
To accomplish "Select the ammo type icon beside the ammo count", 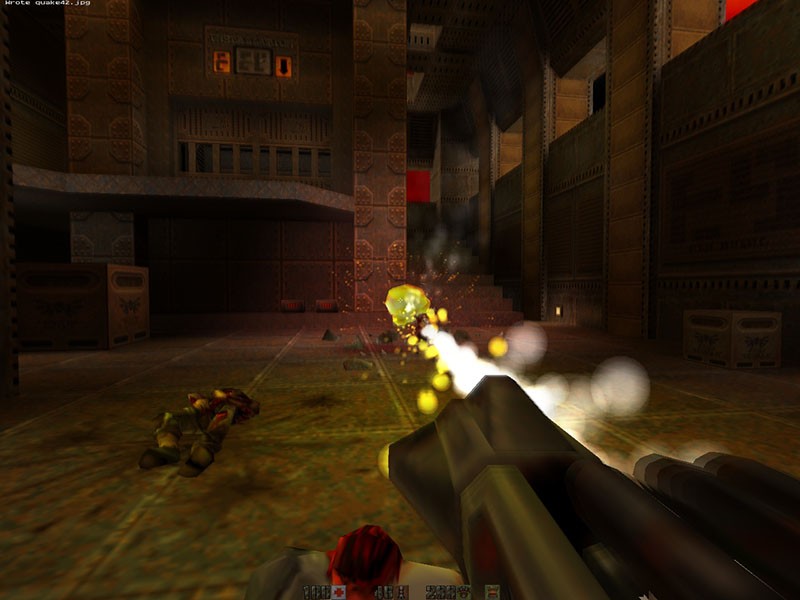I will pos(401,592).
